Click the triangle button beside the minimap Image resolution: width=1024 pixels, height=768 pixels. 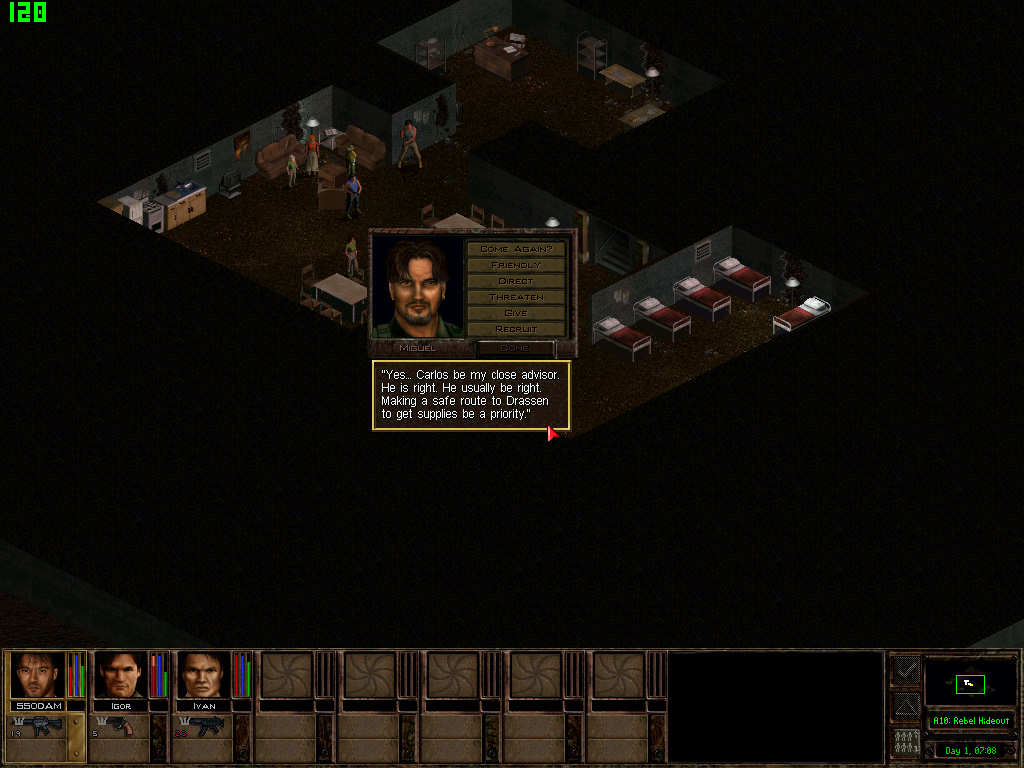[x=905, y=707]
